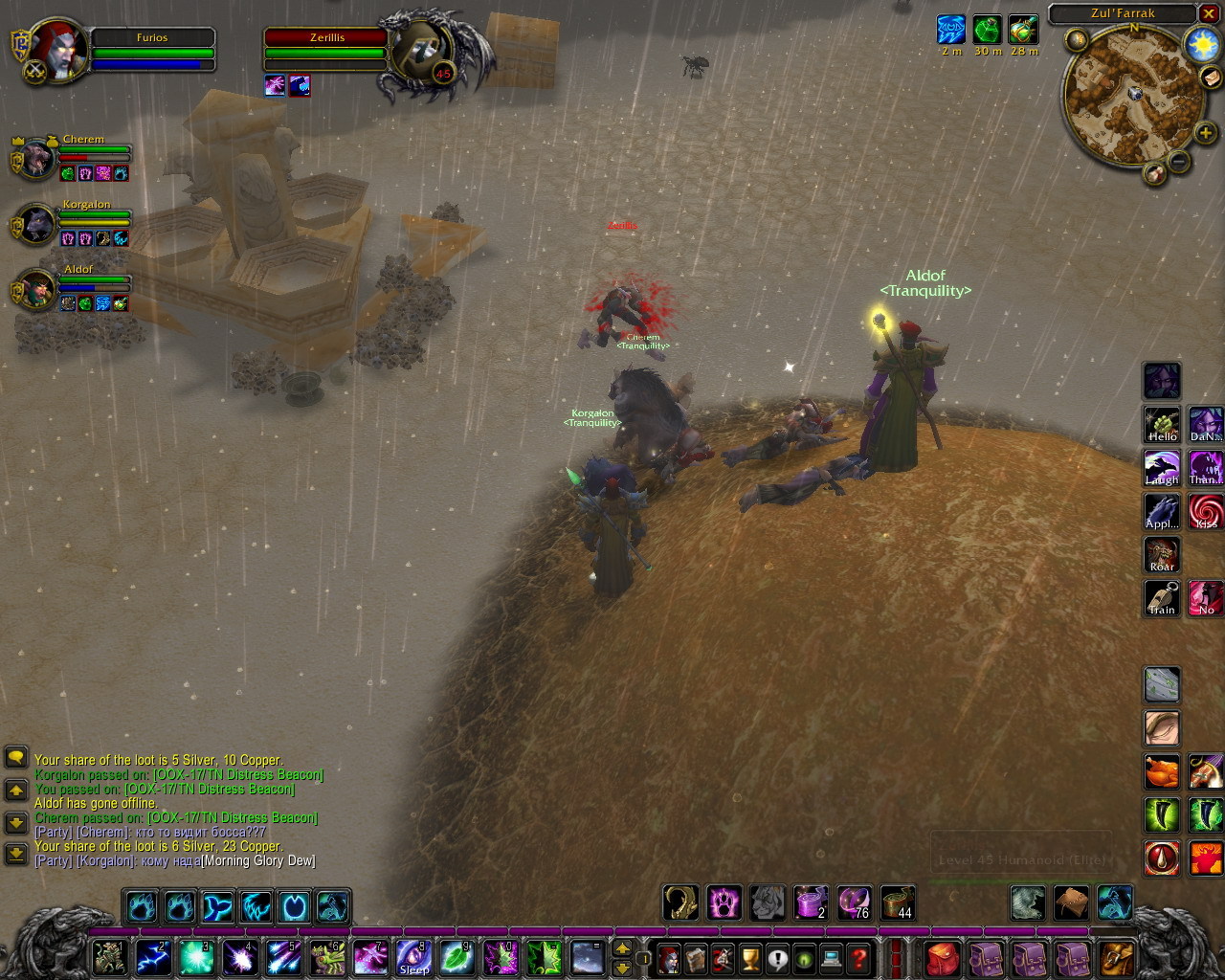Open the chat speech bubble menu
1225x980 pixels.
pyautogui.click(x=16, y=758)
